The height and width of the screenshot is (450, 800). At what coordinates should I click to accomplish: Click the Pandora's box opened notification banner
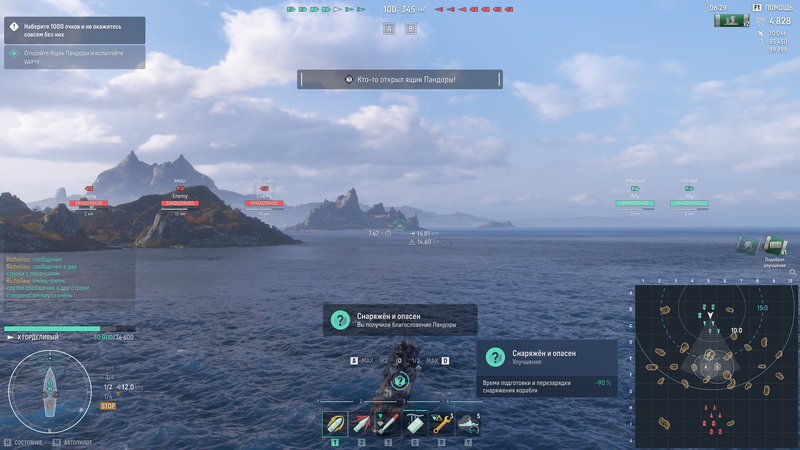(400, 79)
